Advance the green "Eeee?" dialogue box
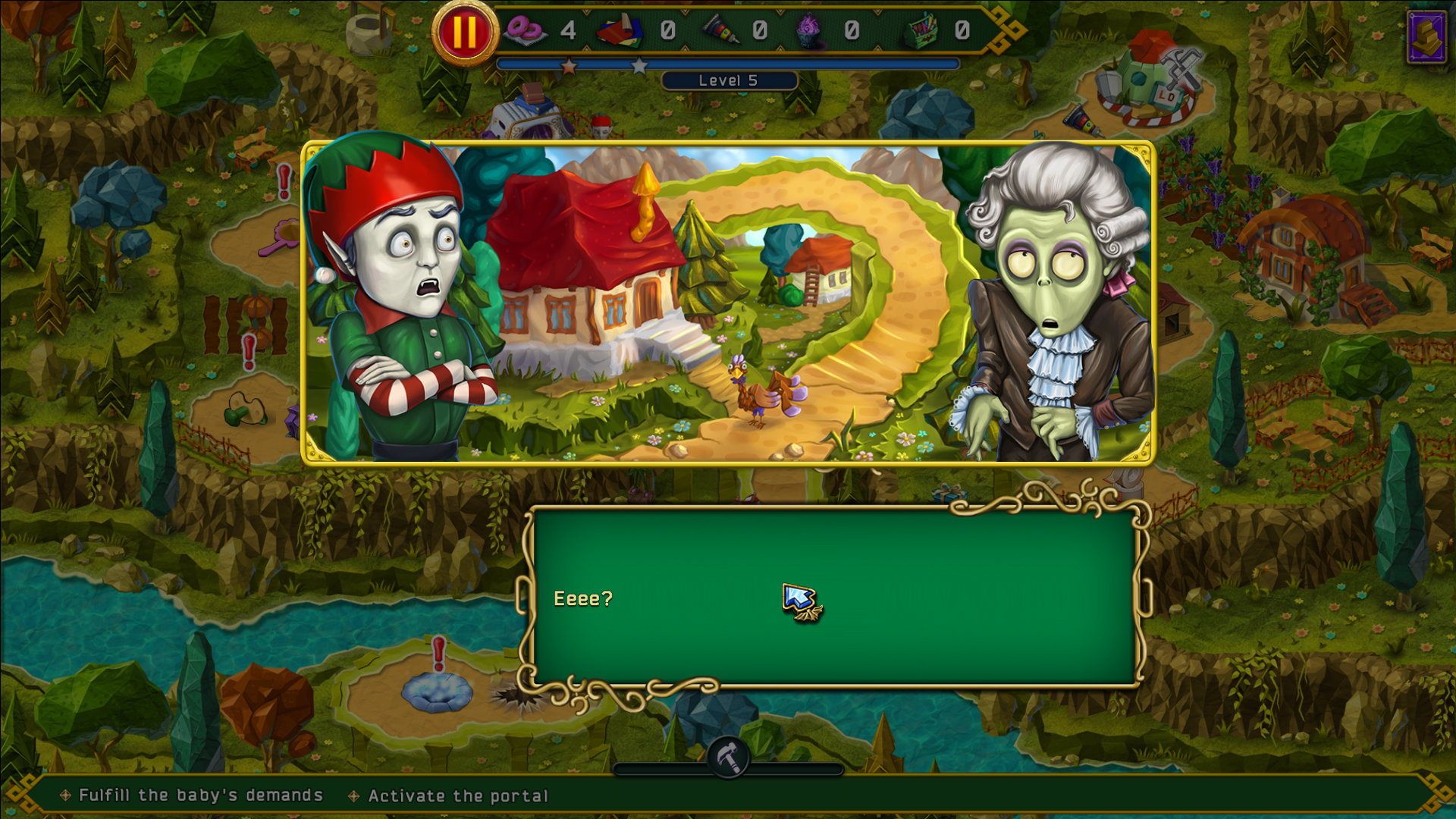Viewport: 1456px width, 819px height. pyautogui.click(x=834, y=598)
